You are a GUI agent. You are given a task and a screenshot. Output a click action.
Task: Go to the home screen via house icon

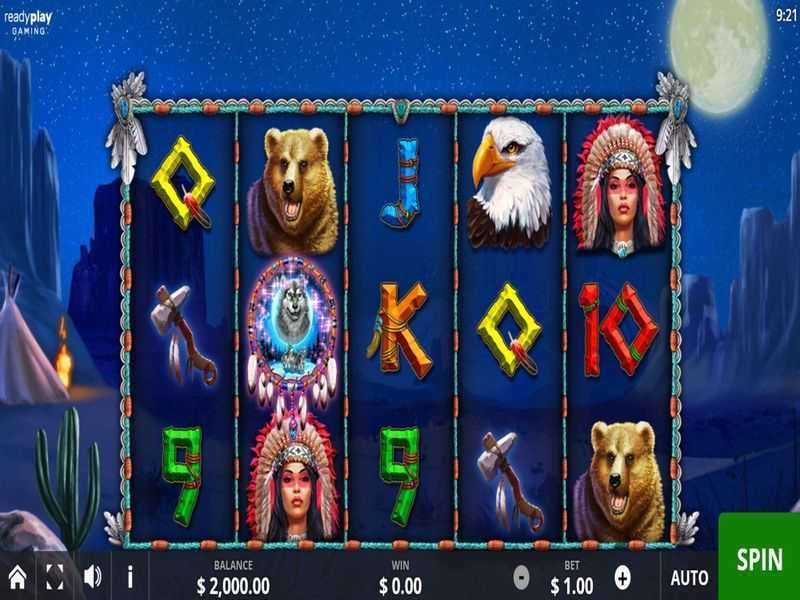[17, 576]
